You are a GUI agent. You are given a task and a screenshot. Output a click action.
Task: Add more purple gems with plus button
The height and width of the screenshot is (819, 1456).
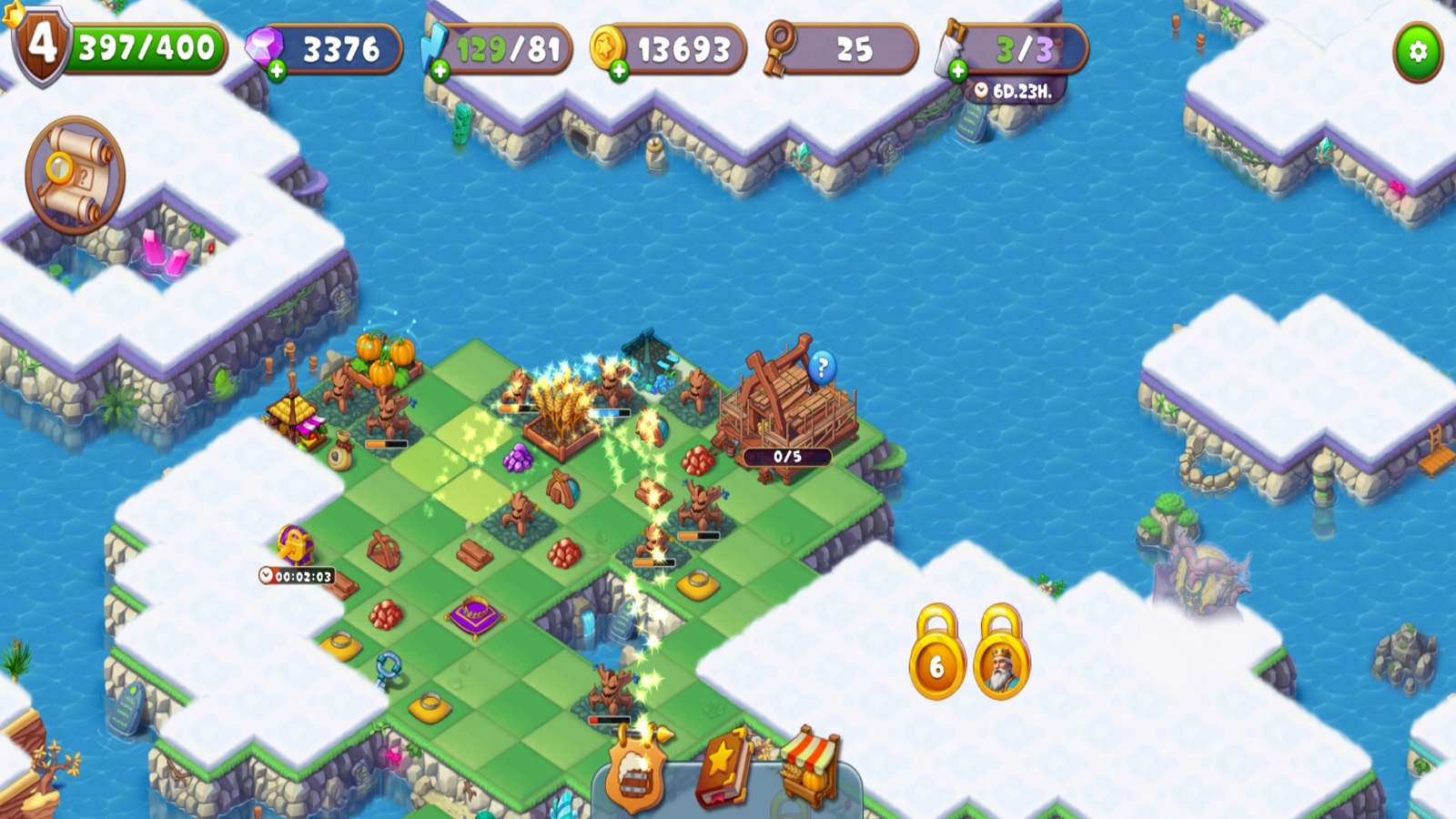(277, 70)
